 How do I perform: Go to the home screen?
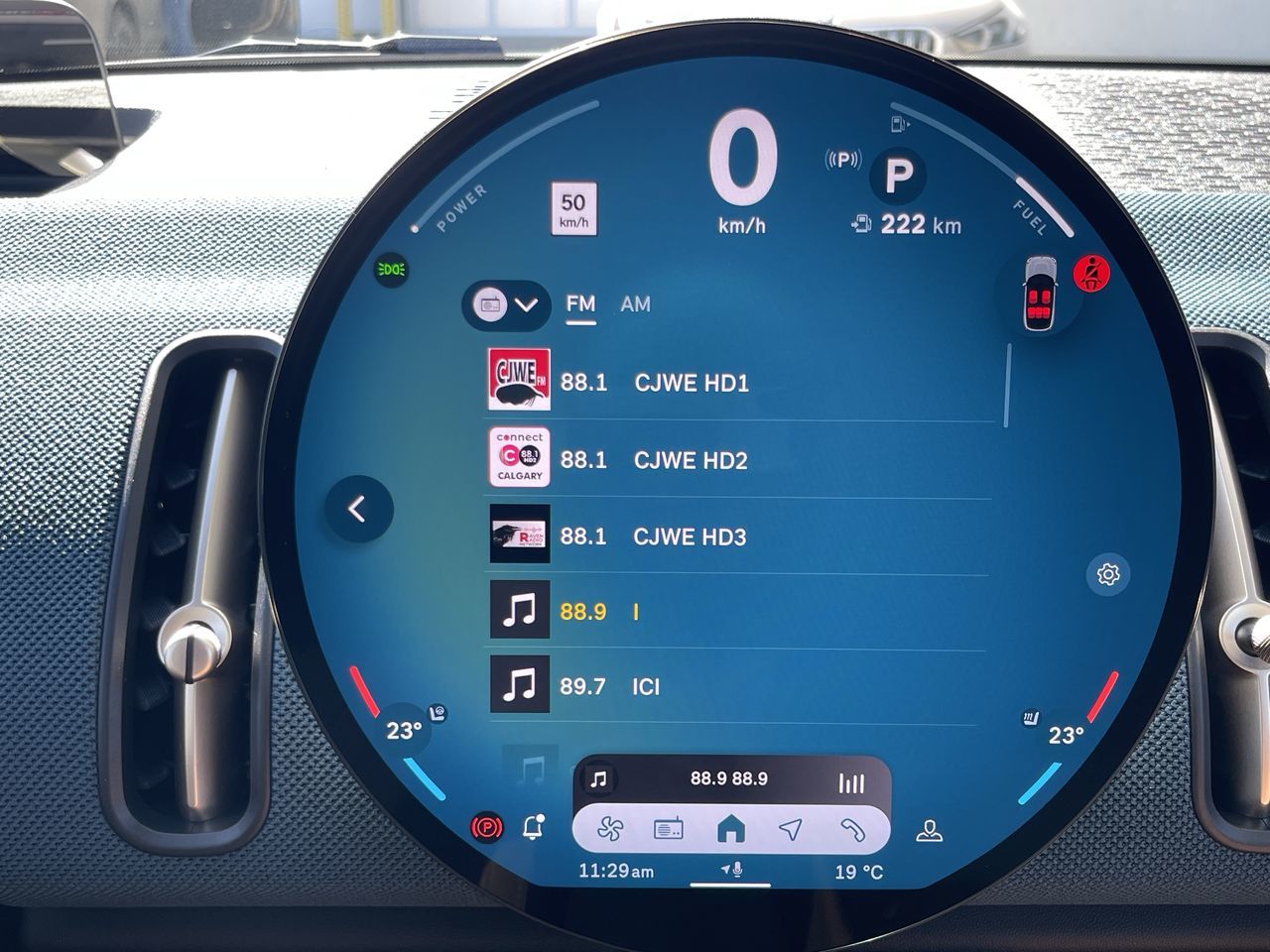pos(731,829)
